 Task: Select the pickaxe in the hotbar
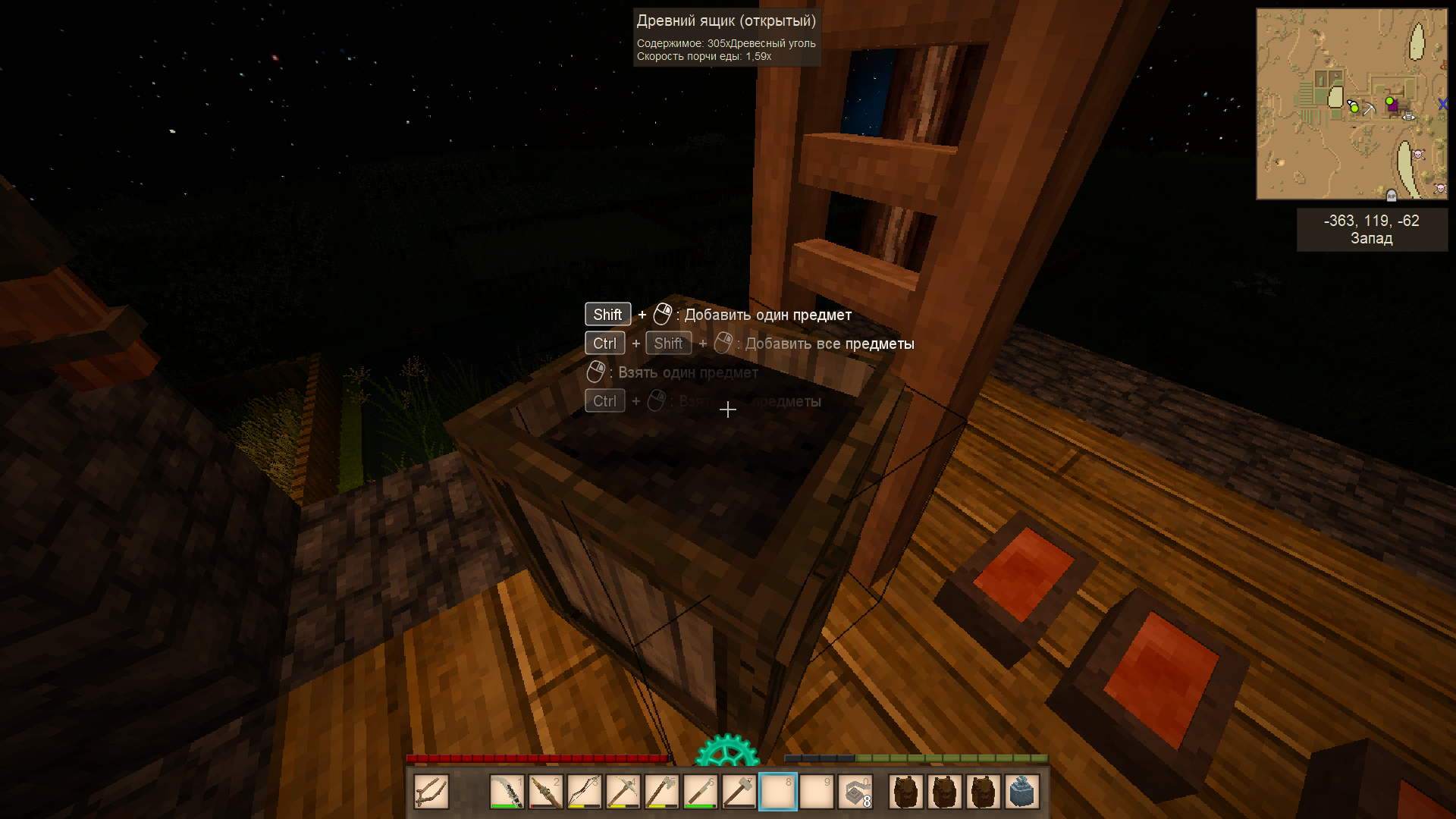point(623,792)
